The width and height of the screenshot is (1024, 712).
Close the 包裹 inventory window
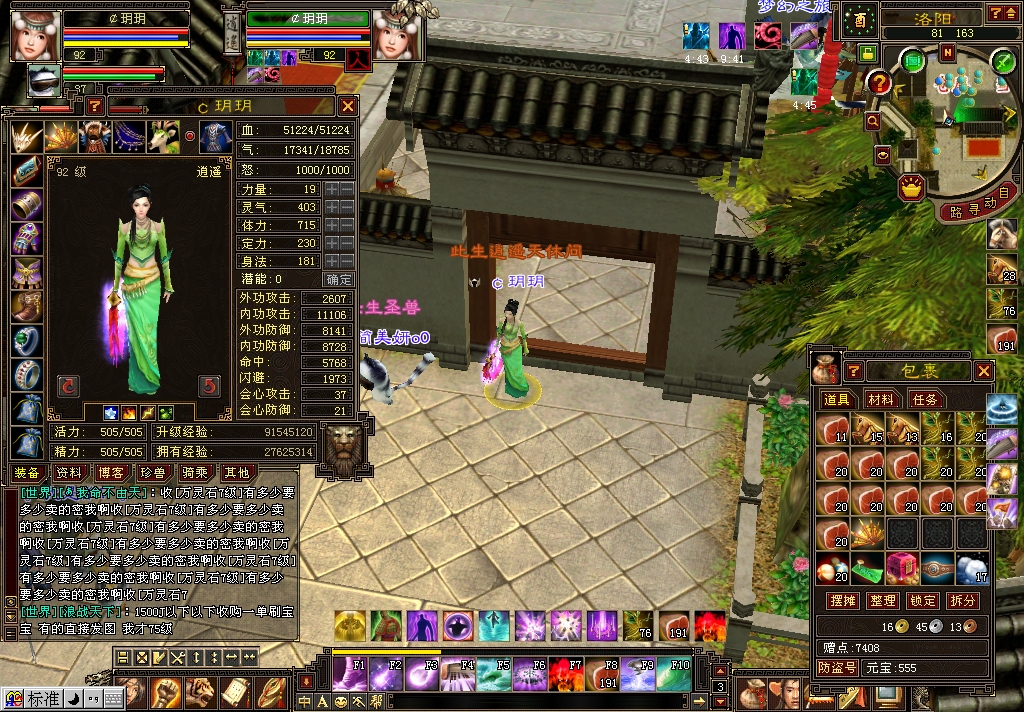984,371
